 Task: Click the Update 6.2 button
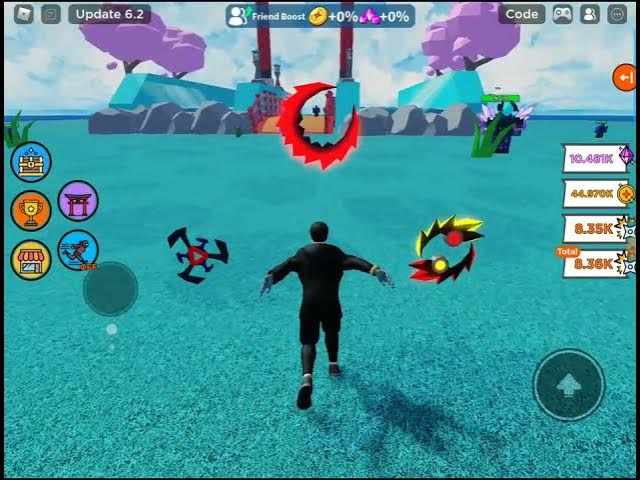coord(110,14)
